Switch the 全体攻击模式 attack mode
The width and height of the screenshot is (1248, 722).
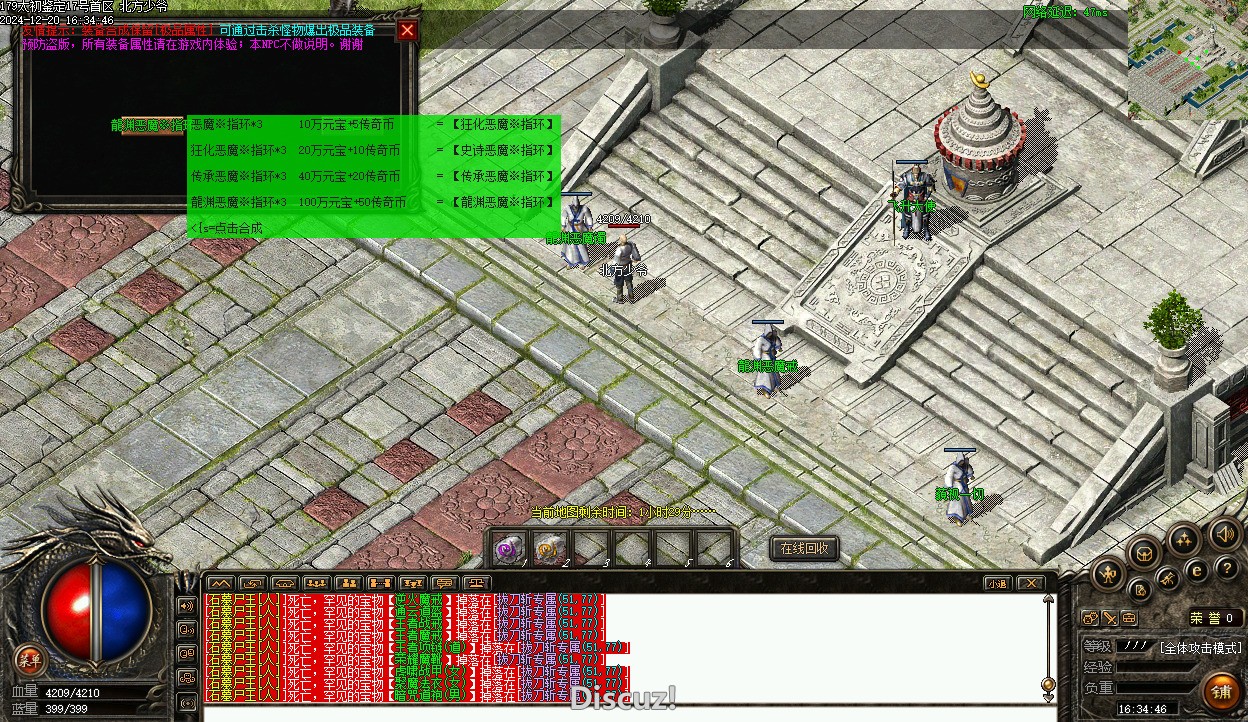coord(1200,648)
